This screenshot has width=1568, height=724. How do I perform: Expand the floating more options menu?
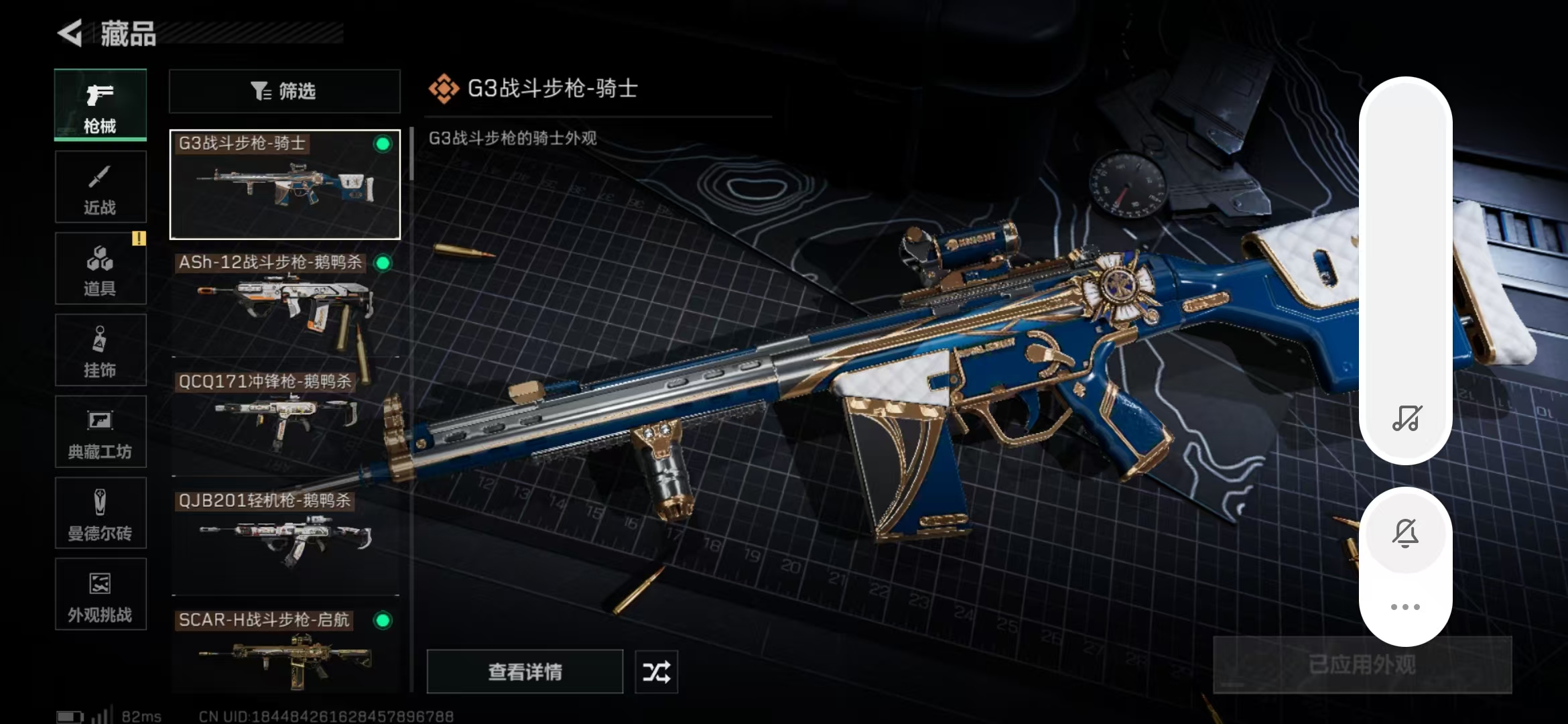point(1406,607)
